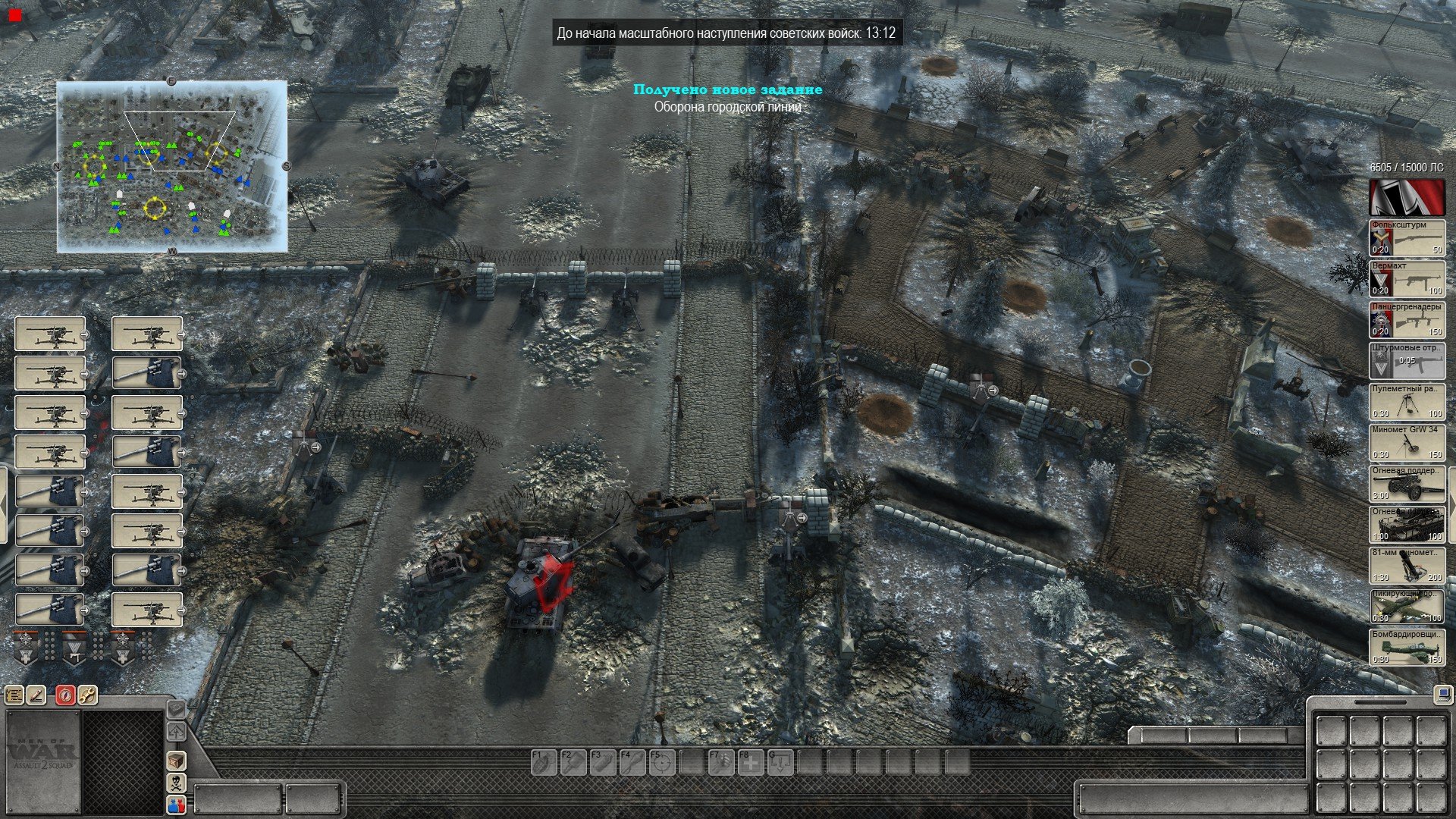Toggle the red compass button
This screenshot has height=819, width=1456.
[x=65, y=695]
